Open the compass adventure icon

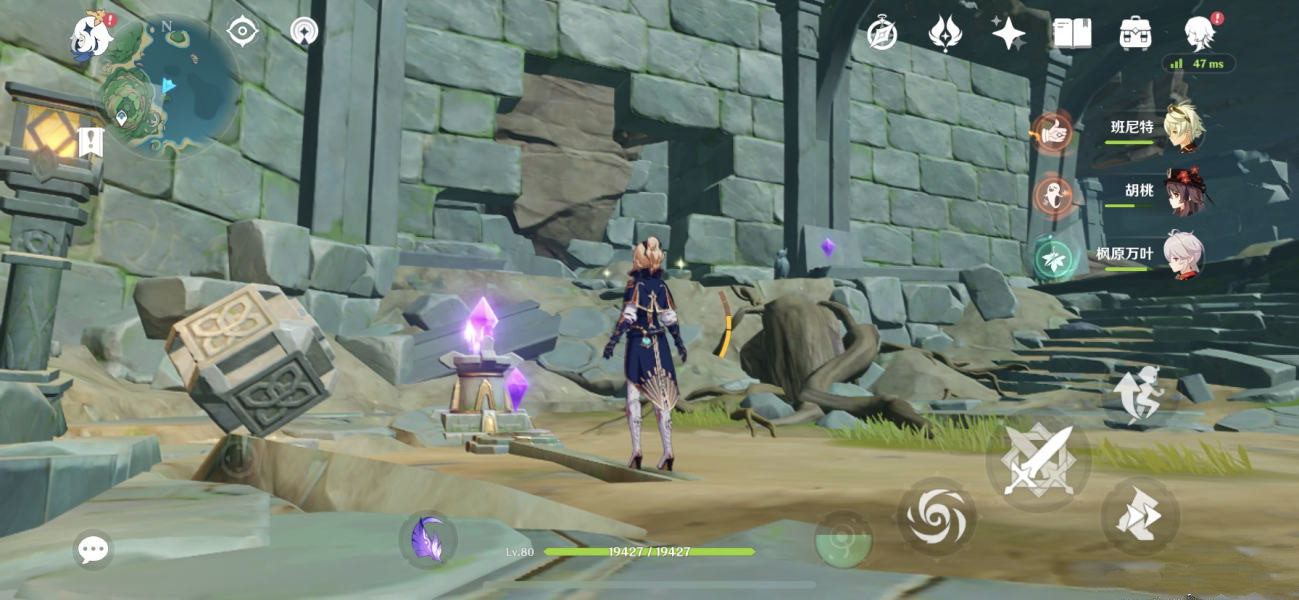coord(882,34)
